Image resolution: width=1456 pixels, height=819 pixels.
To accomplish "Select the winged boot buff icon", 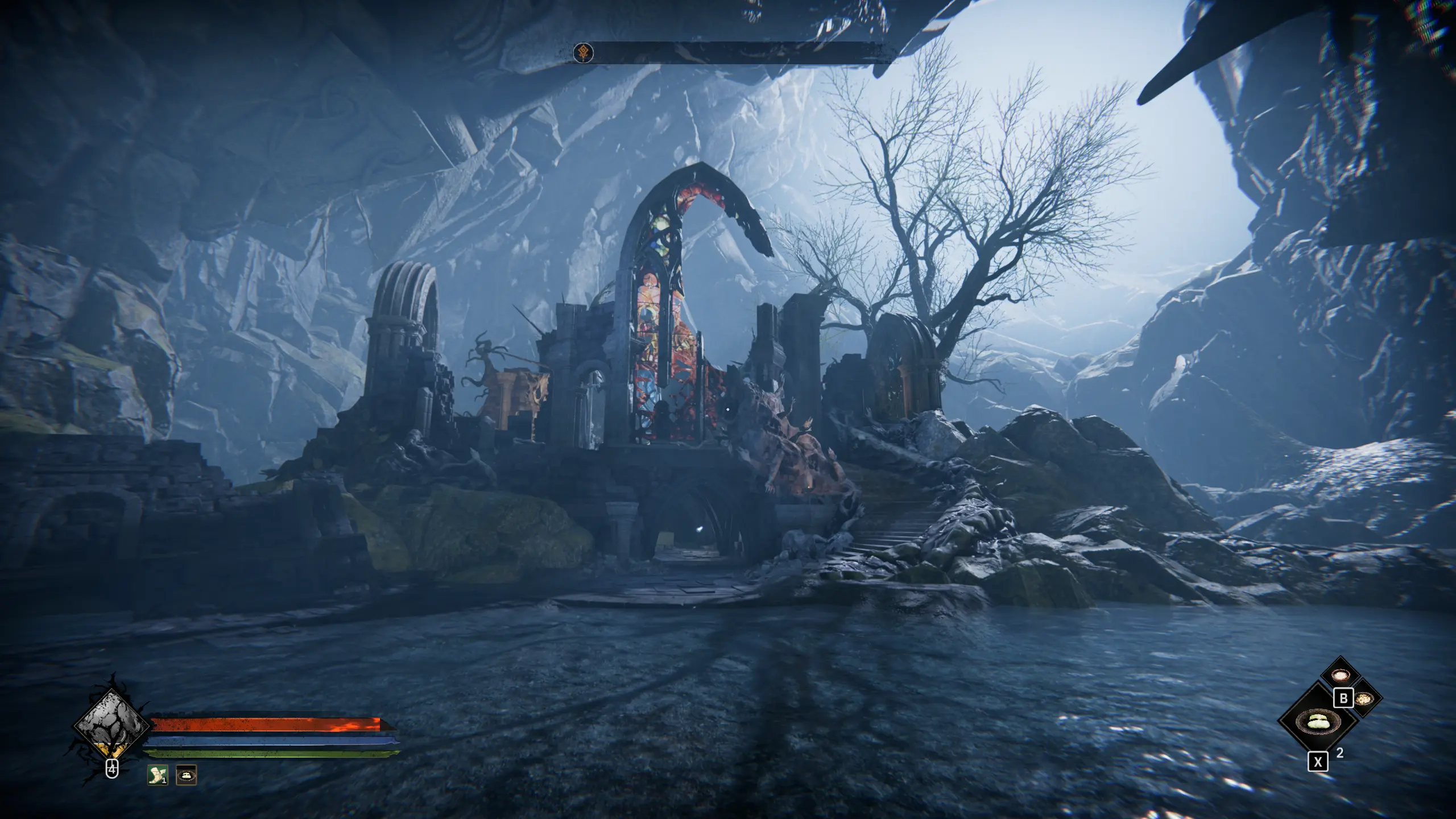I will 158,775.
